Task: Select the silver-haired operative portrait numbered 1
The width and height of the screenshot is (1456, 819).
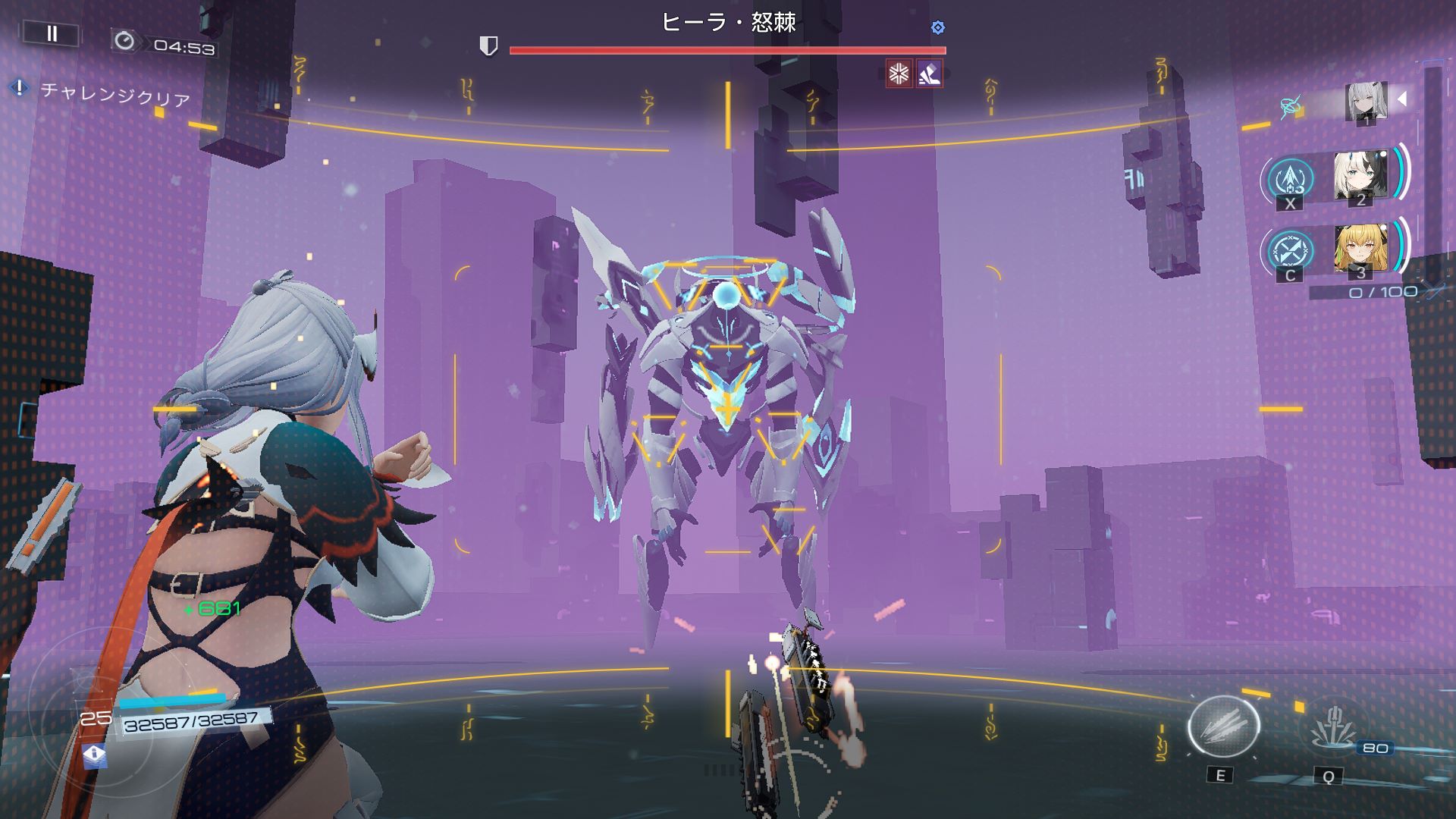Action: (x=1366, y=102)
